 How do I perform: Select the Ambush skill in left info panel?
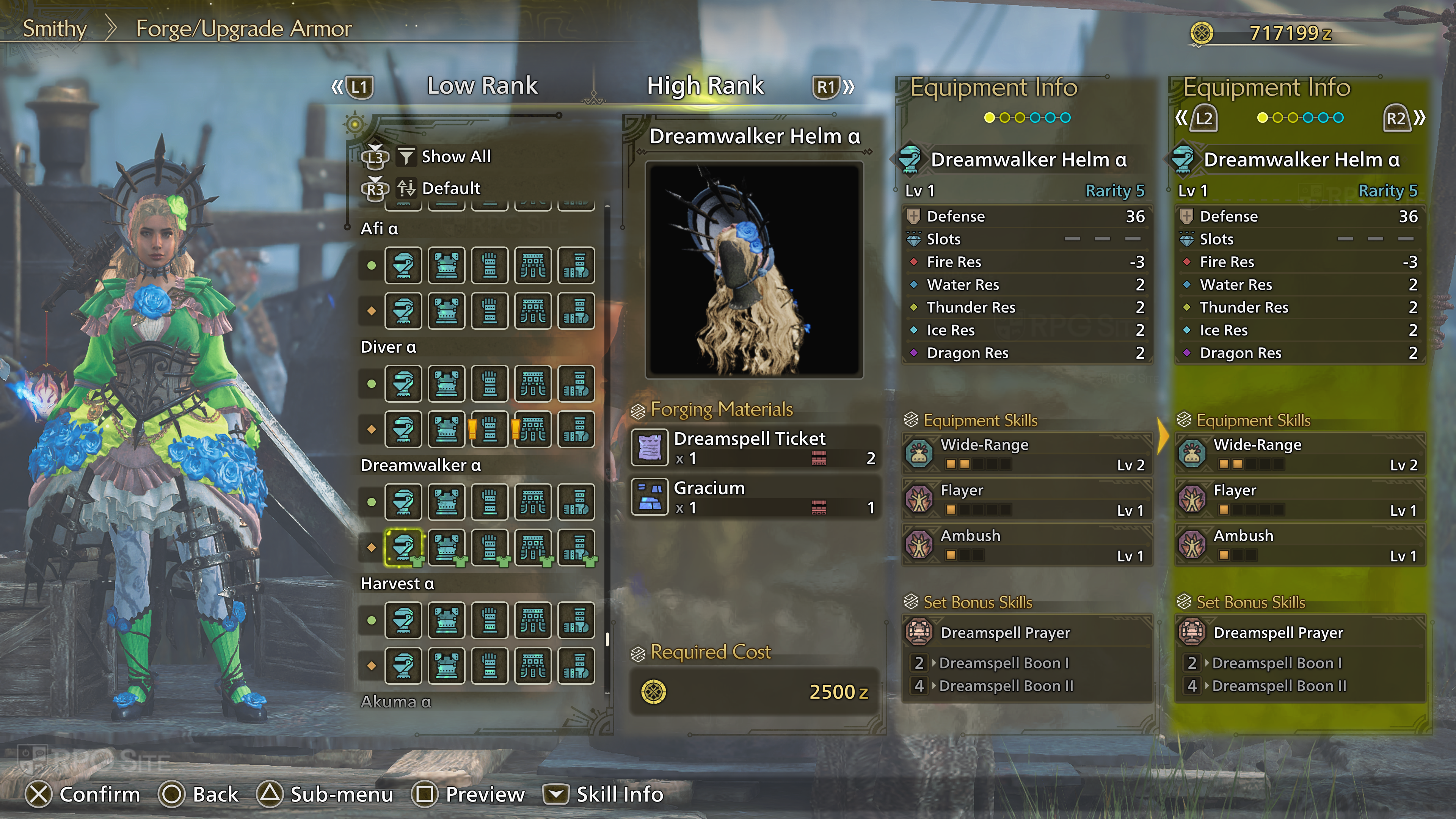[x=1026, y=544]
